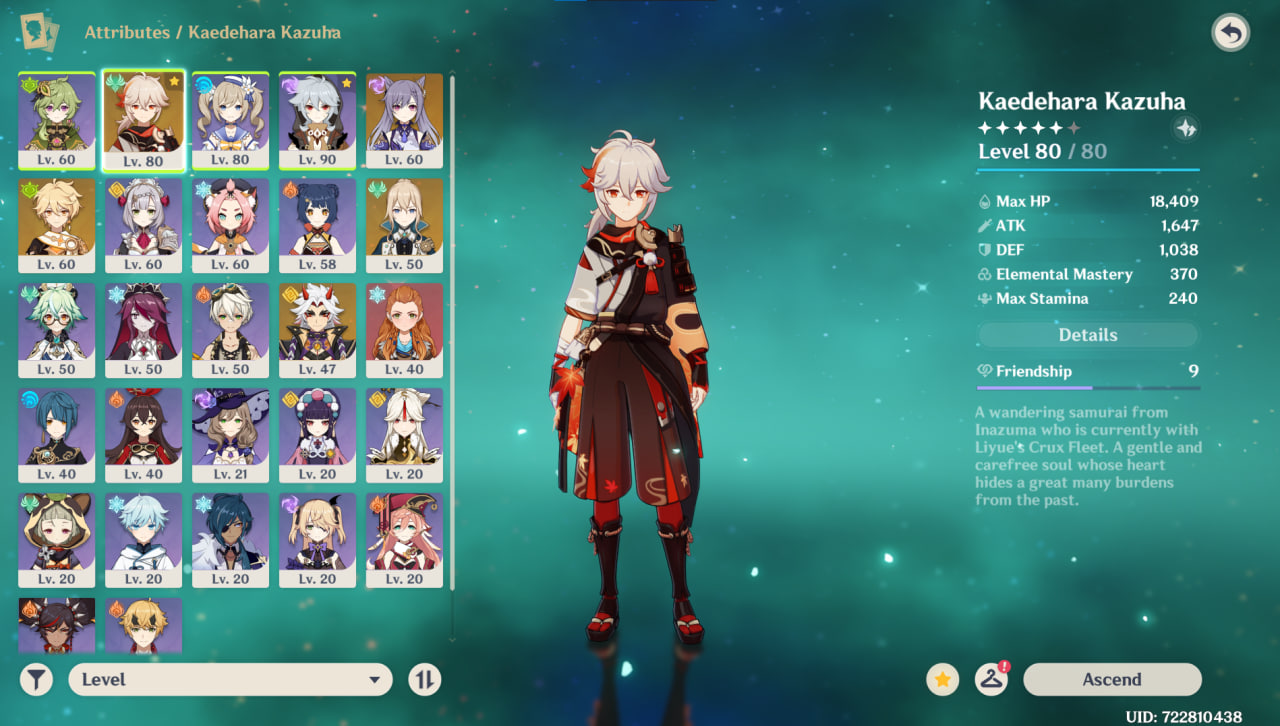Toggle the gold star favorite button
This screenshot has width=1280, height=726.
[941, 680]
